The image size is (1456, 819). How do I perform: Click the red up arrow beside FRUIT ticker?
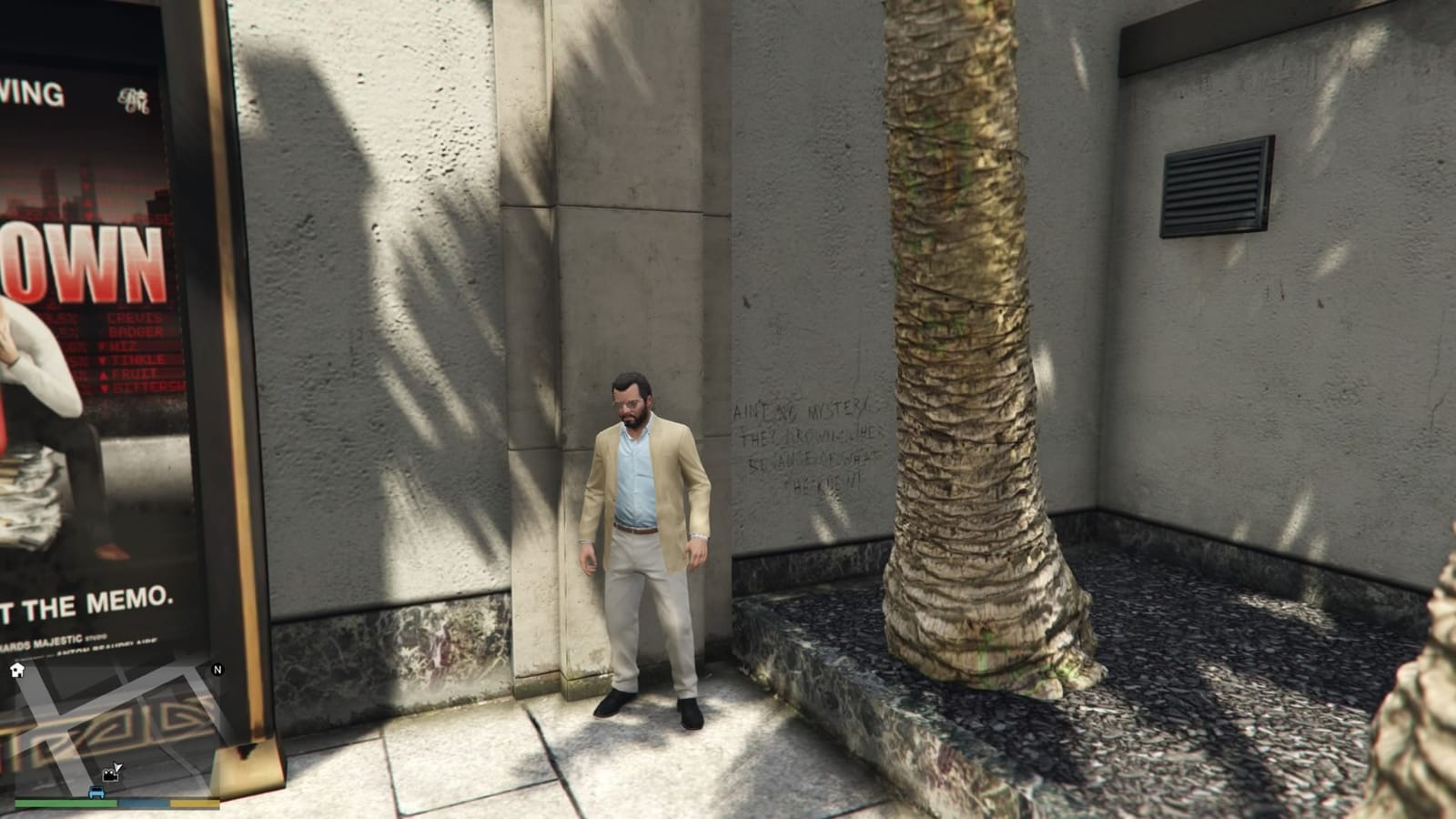click(x=104, y=375)
